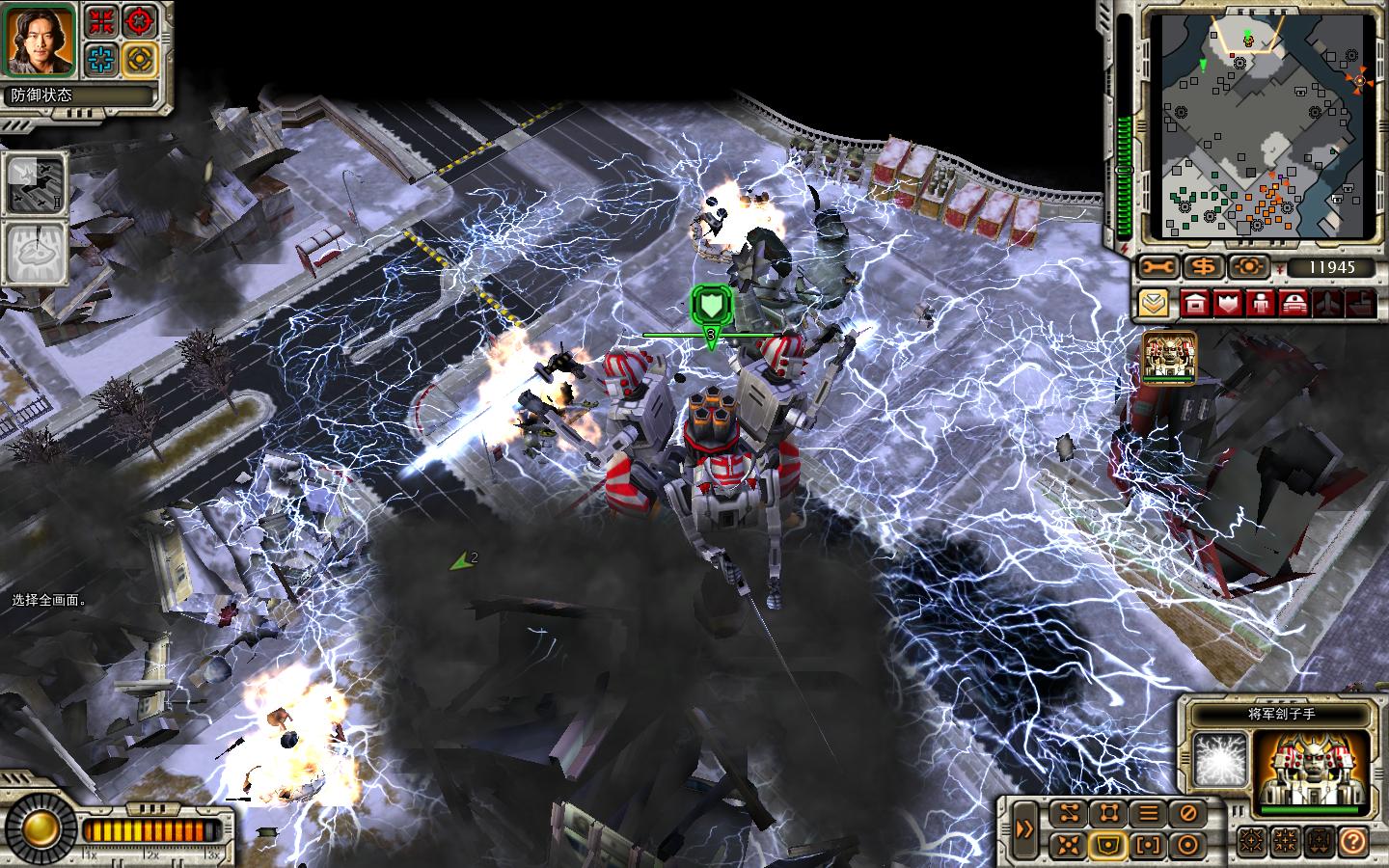
Task: Select the red converging-arrows co-commander order
Action: 99,20
